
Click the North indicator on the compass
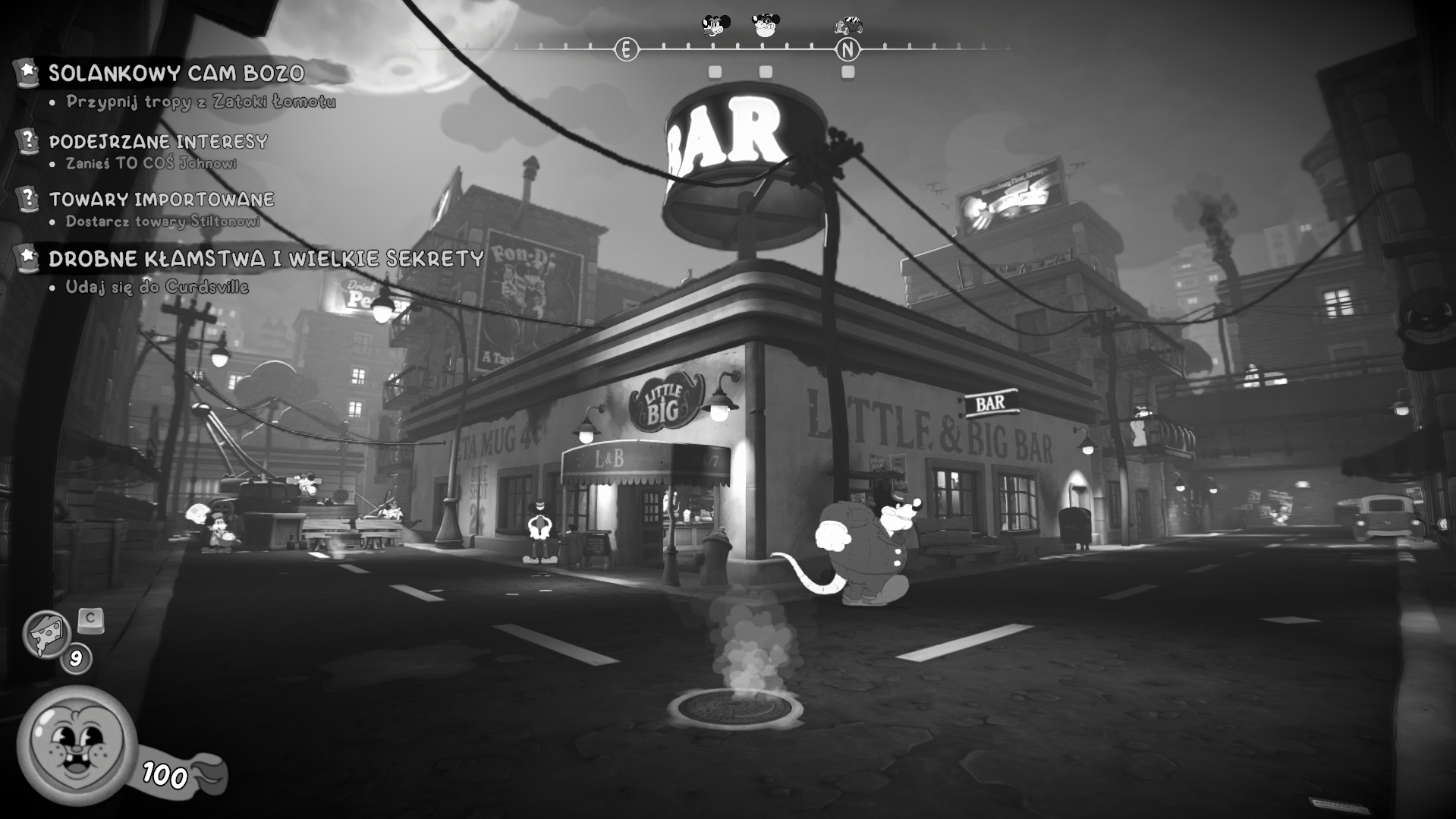coord(847,50)
